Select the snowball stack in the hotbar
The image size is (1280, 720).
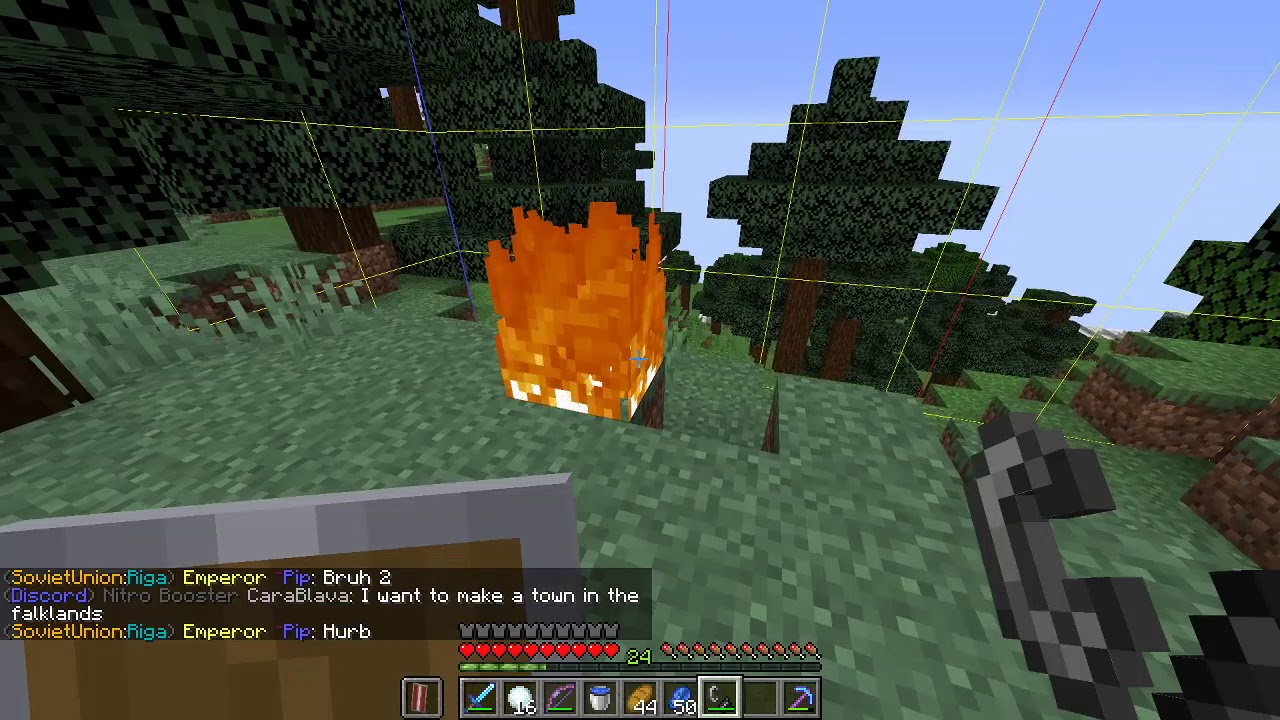point(520,697)
